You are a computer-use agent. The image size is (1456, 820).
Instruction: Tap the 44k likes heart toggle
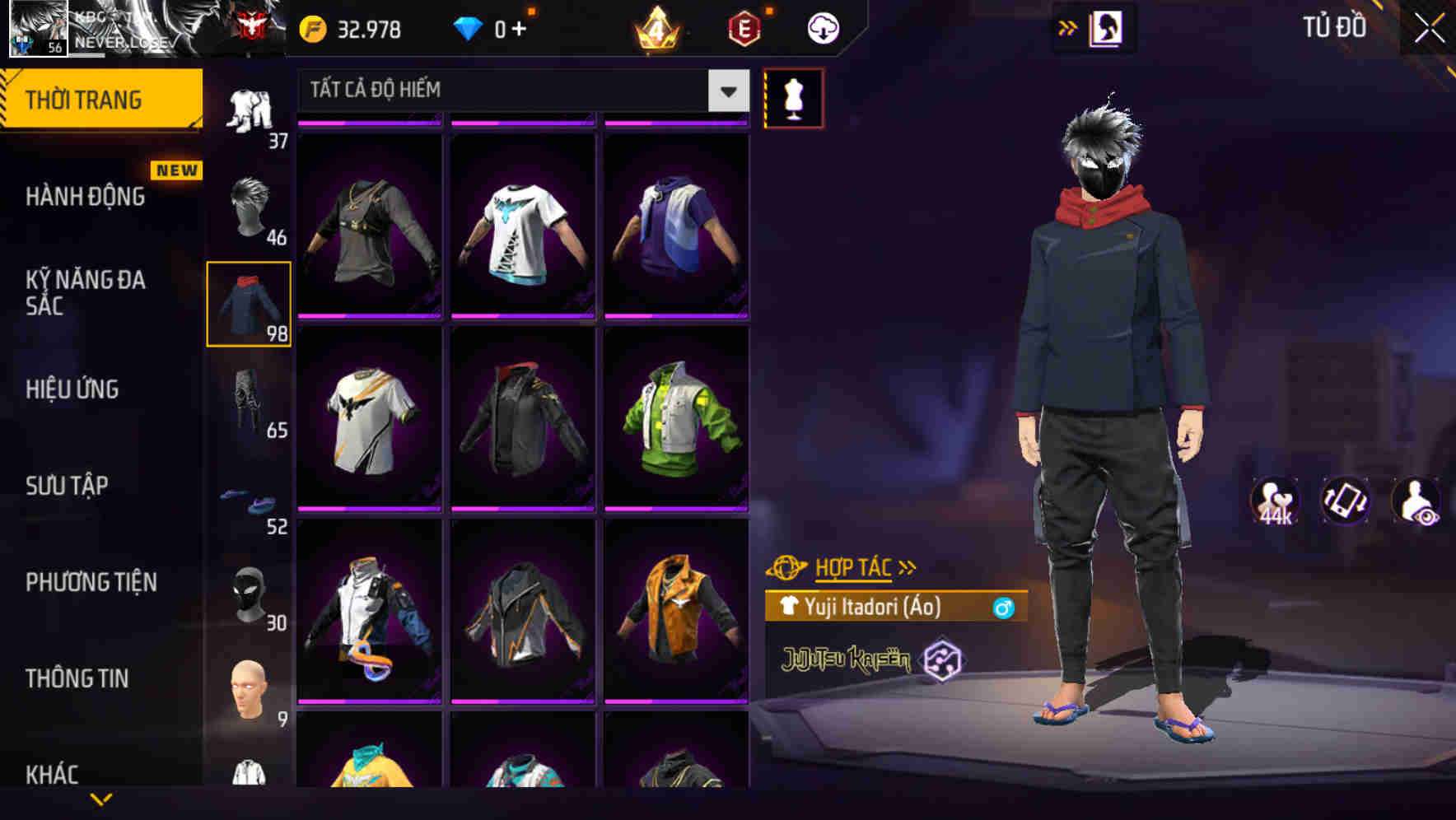point(1276,501)
